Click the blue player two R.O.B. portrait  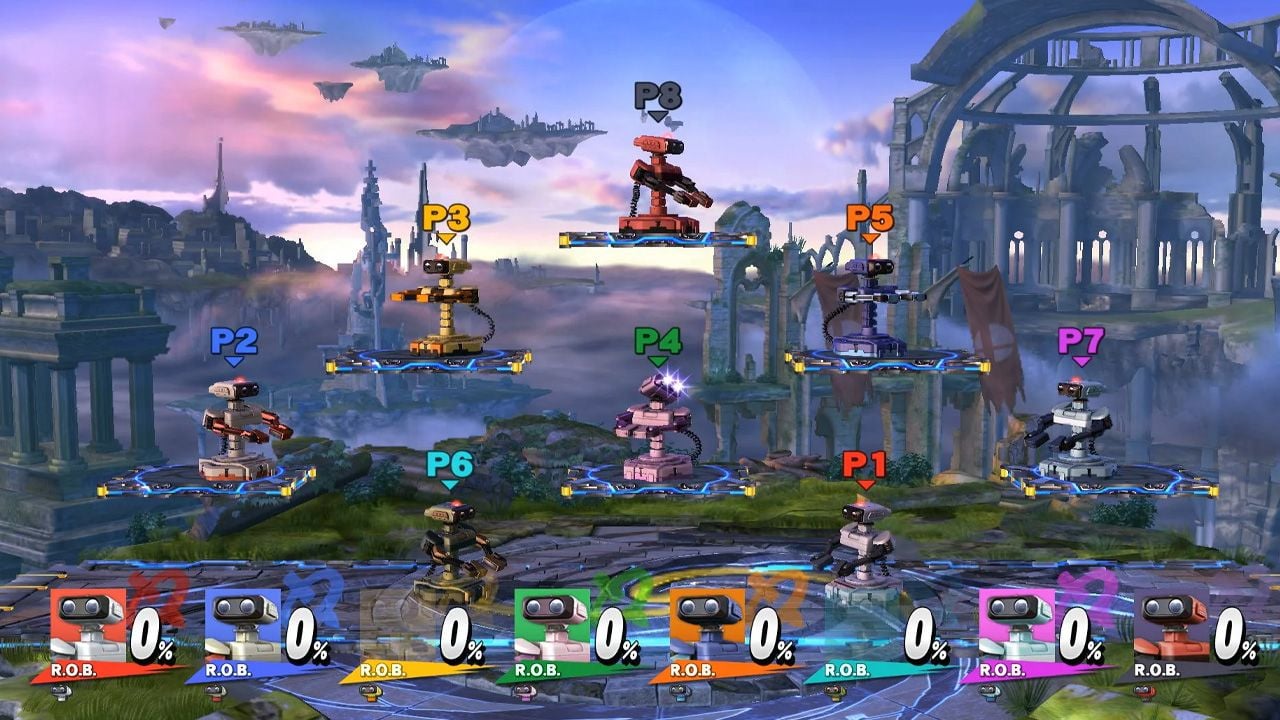pyautogui.click(x=243, y=624)
